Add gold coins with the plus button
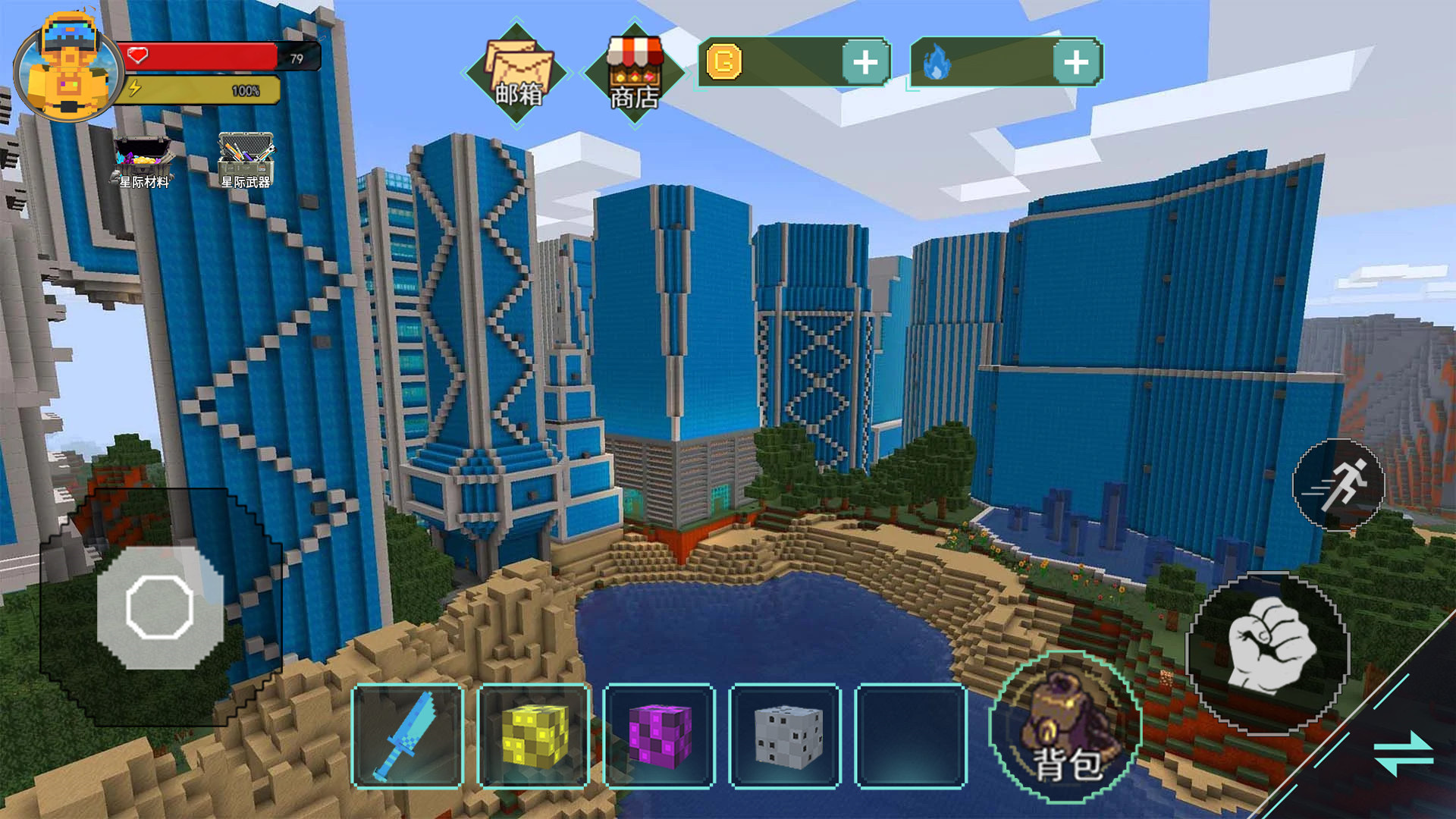The image size is (1456, 819). click(865, 62)
